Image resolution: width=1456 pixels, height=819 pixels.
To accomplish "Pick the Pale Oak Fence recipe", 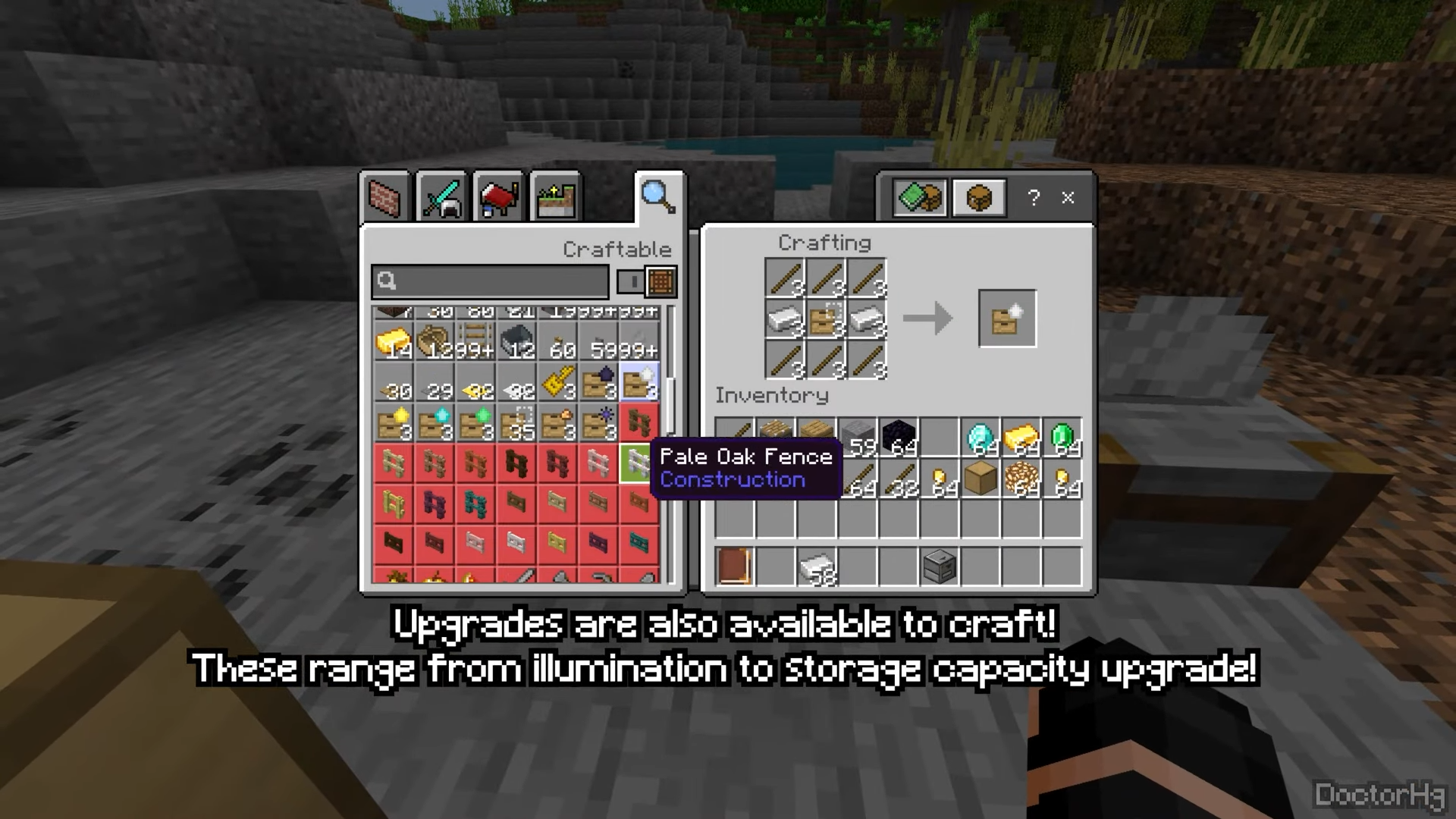I will pos(639,463).
